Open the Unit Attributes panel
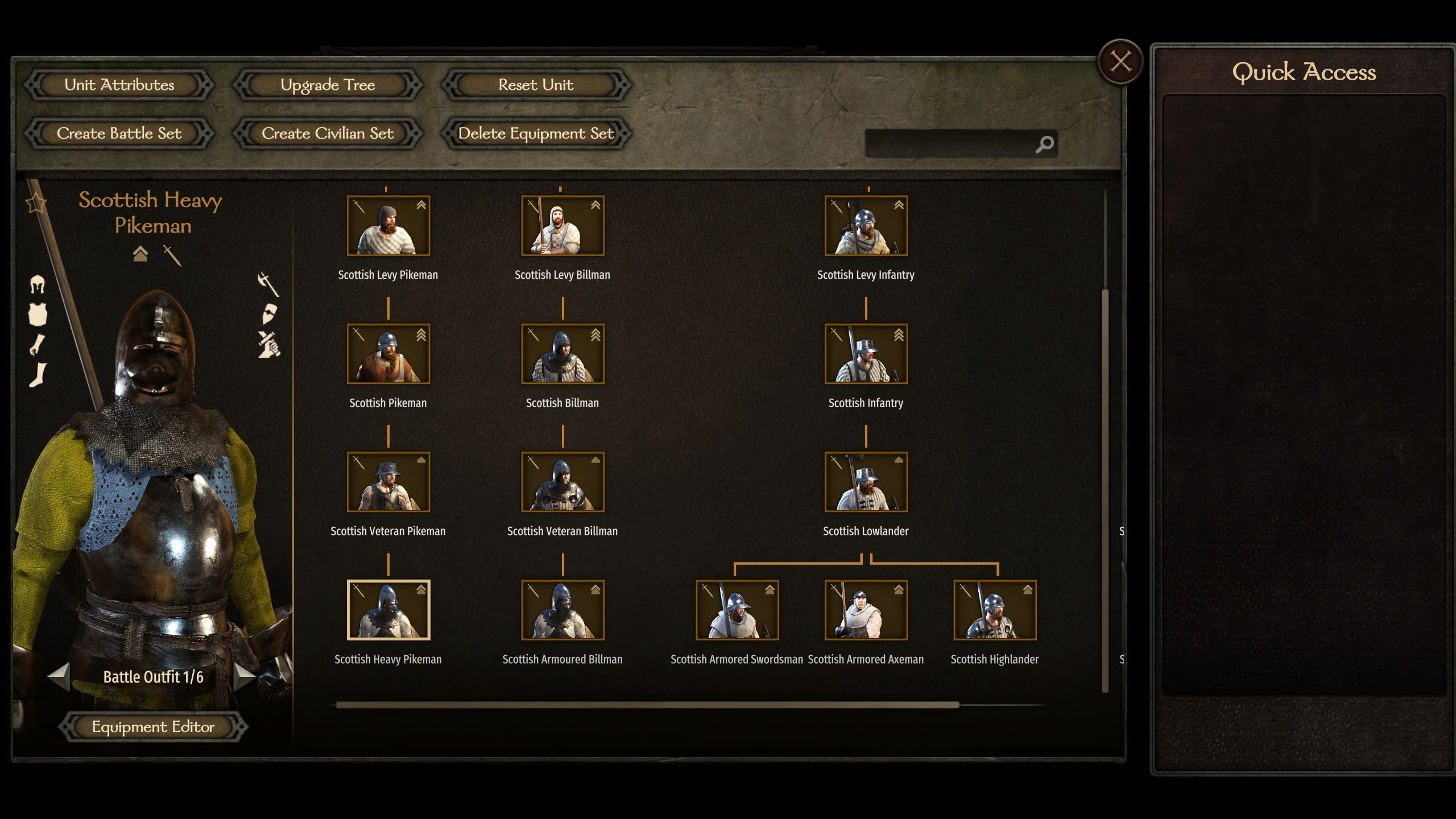The height and width of the screenshot is (819, 1456). click(119, 85)
